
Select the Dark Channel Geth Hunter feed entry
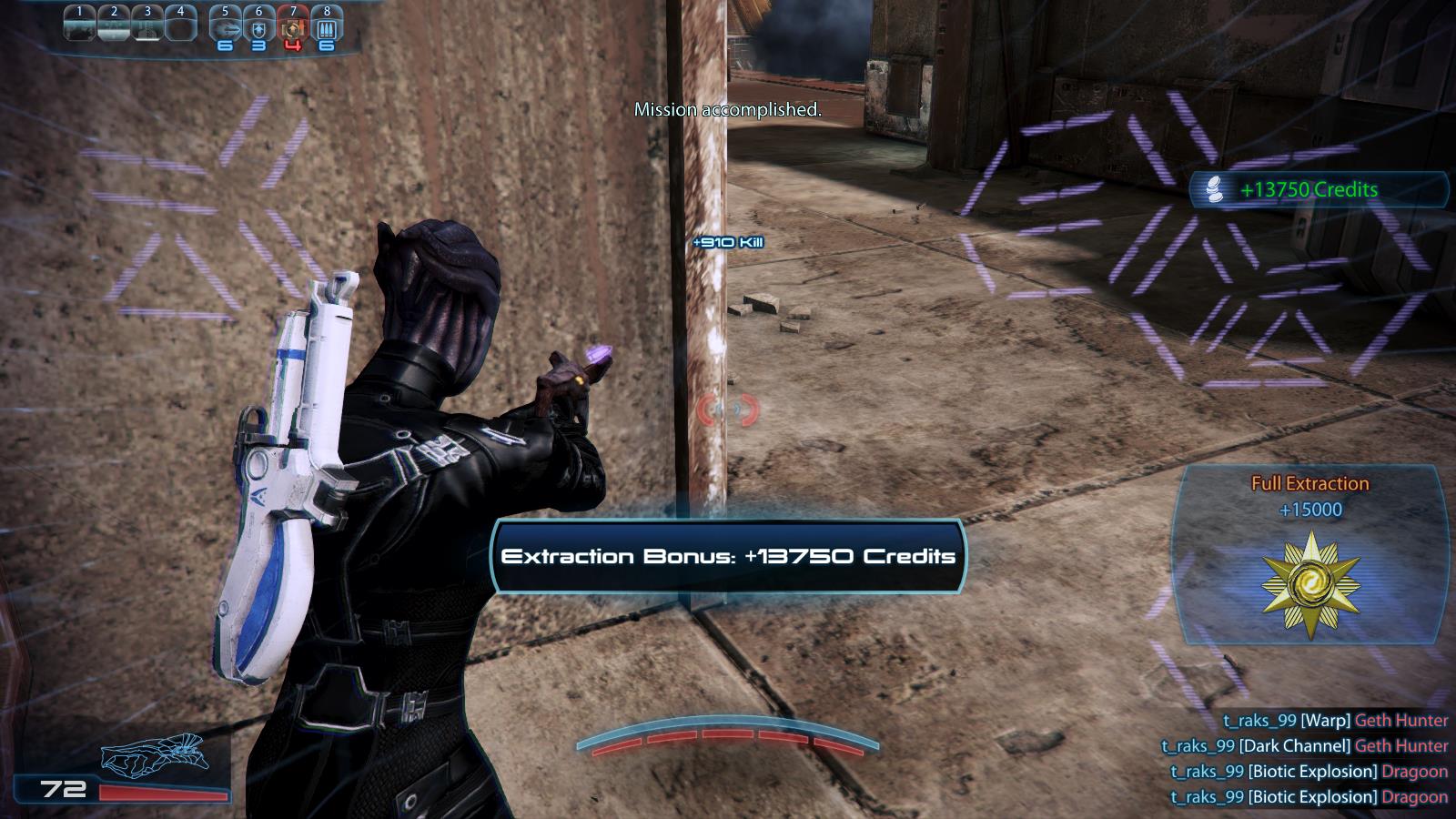point(1304,745)
